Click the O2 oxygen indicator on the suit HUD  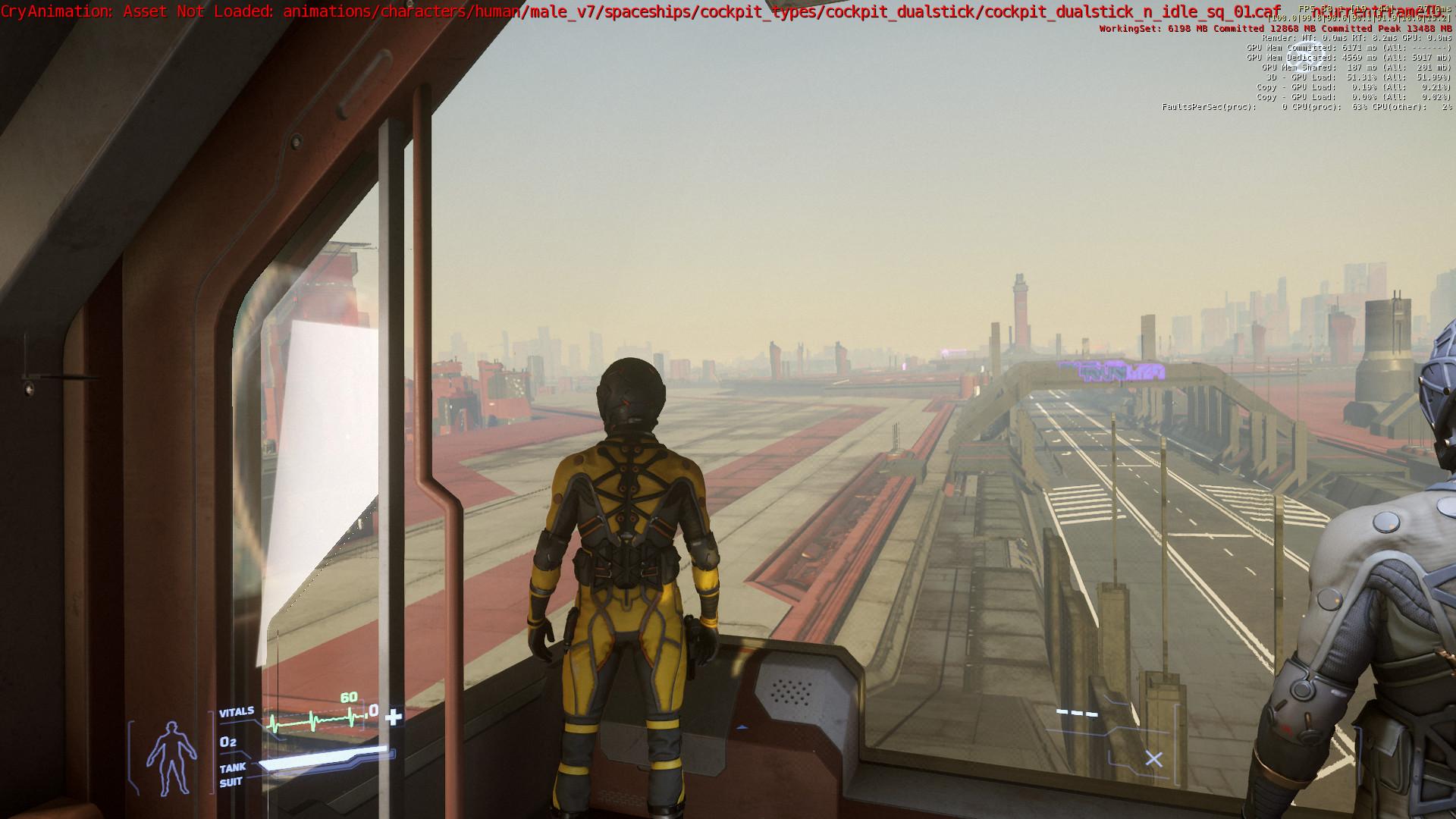coord(229,741)
